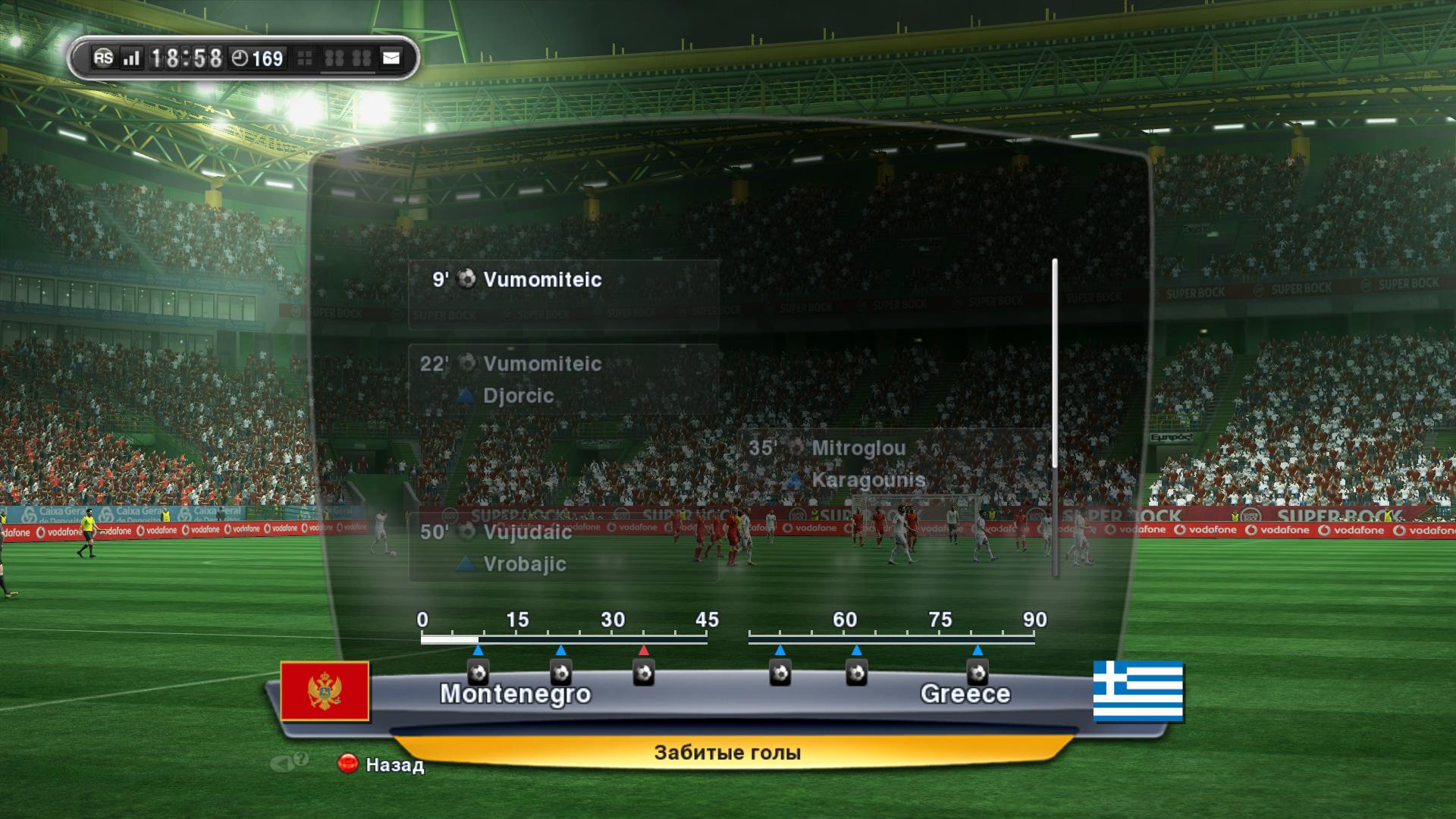Choose the 22' Vumomiteic goal with Djorcic assist
The image size is (1456, 819).
click(563, 379)
